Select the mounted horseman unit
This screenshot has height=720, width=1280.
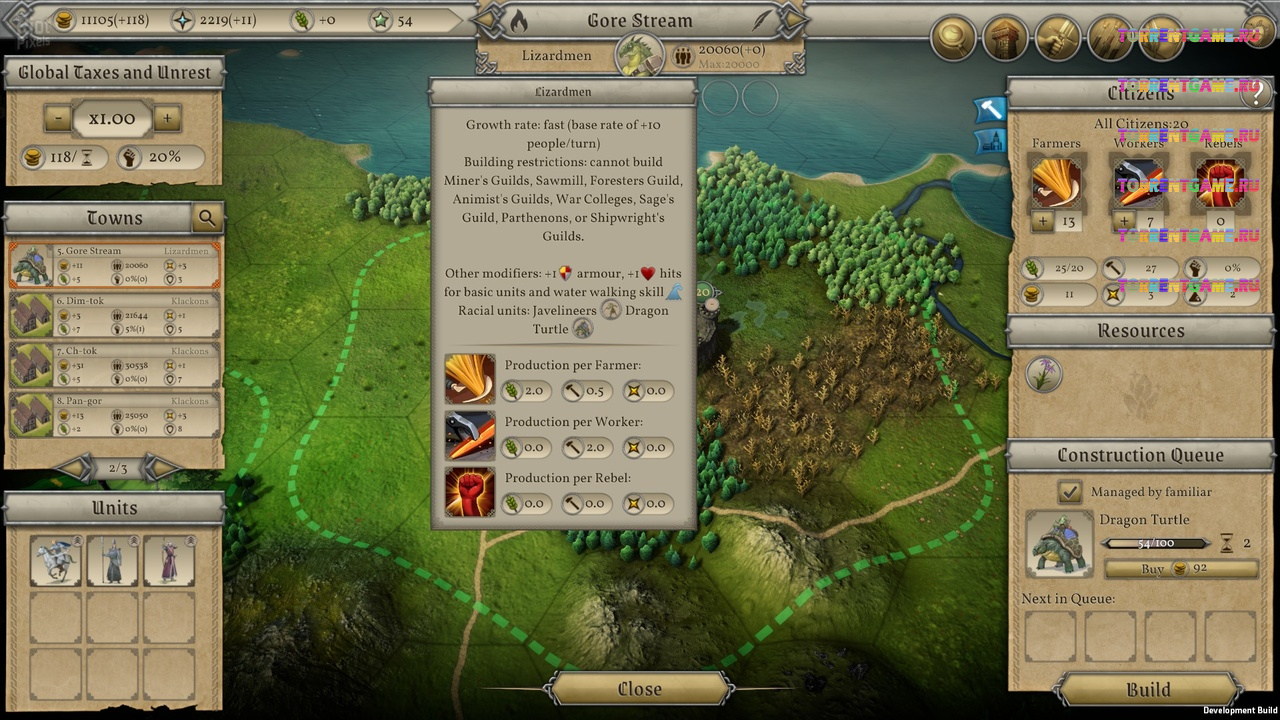[x=56, y=561]
